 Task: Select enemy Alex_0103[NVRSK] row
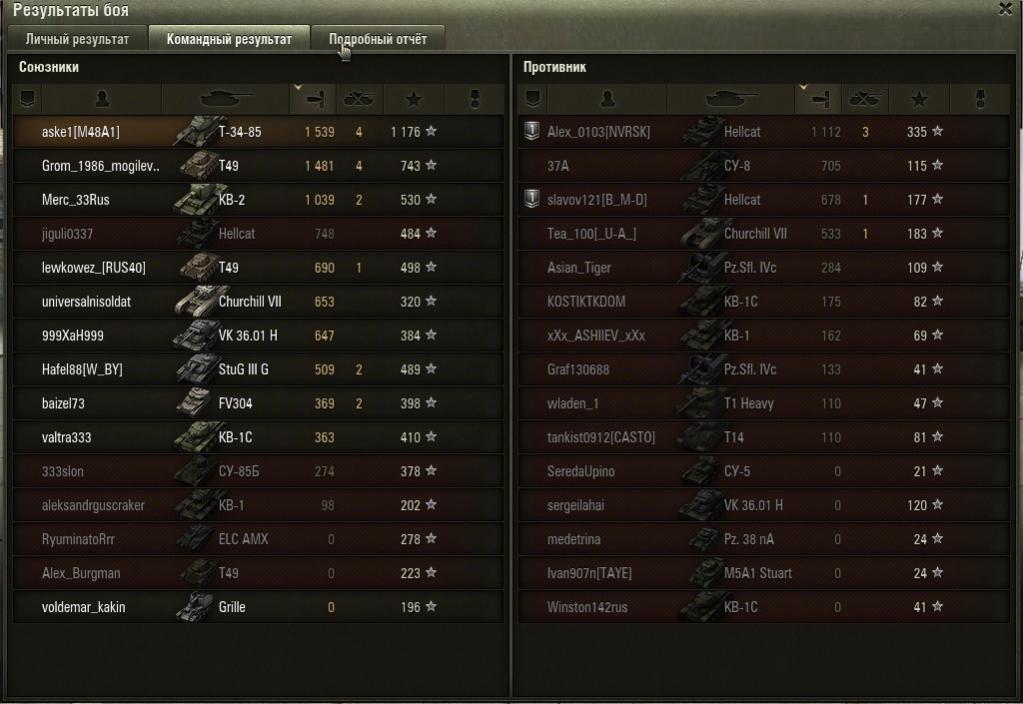765,132
